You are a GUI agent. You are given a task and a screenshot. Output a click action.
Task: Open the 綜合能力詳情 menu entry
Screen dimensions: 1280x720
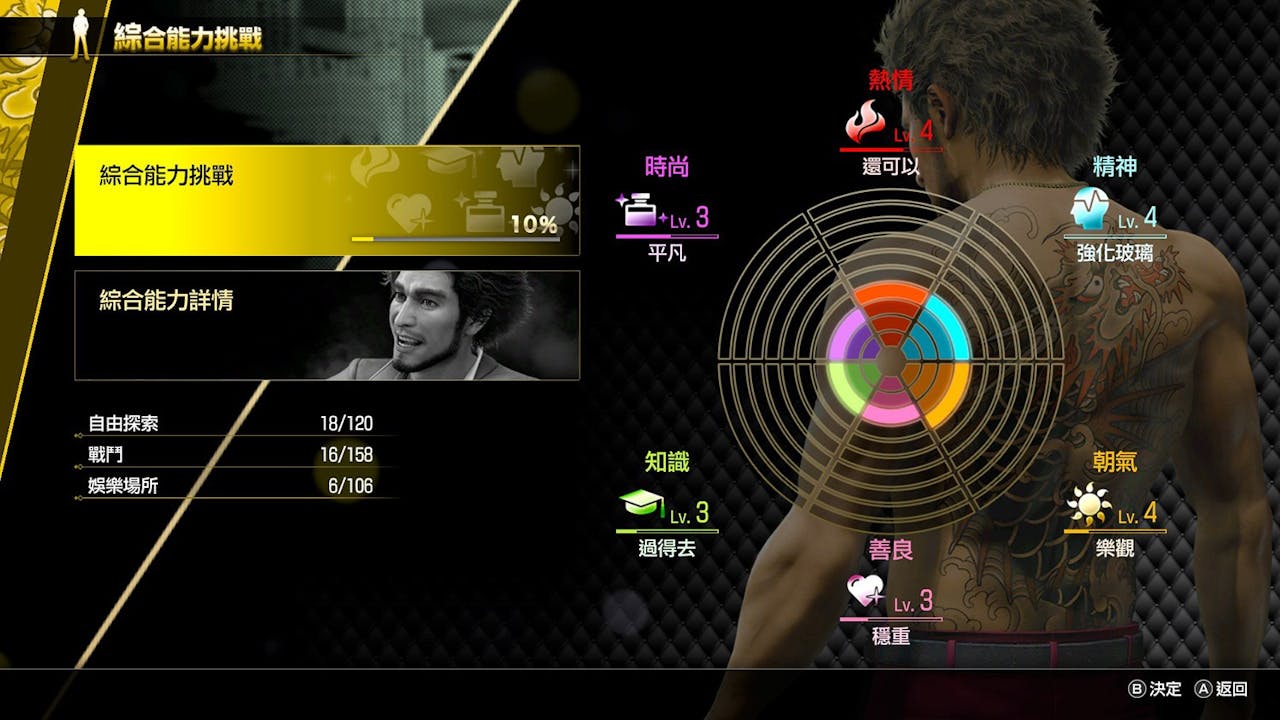[327, 325]
